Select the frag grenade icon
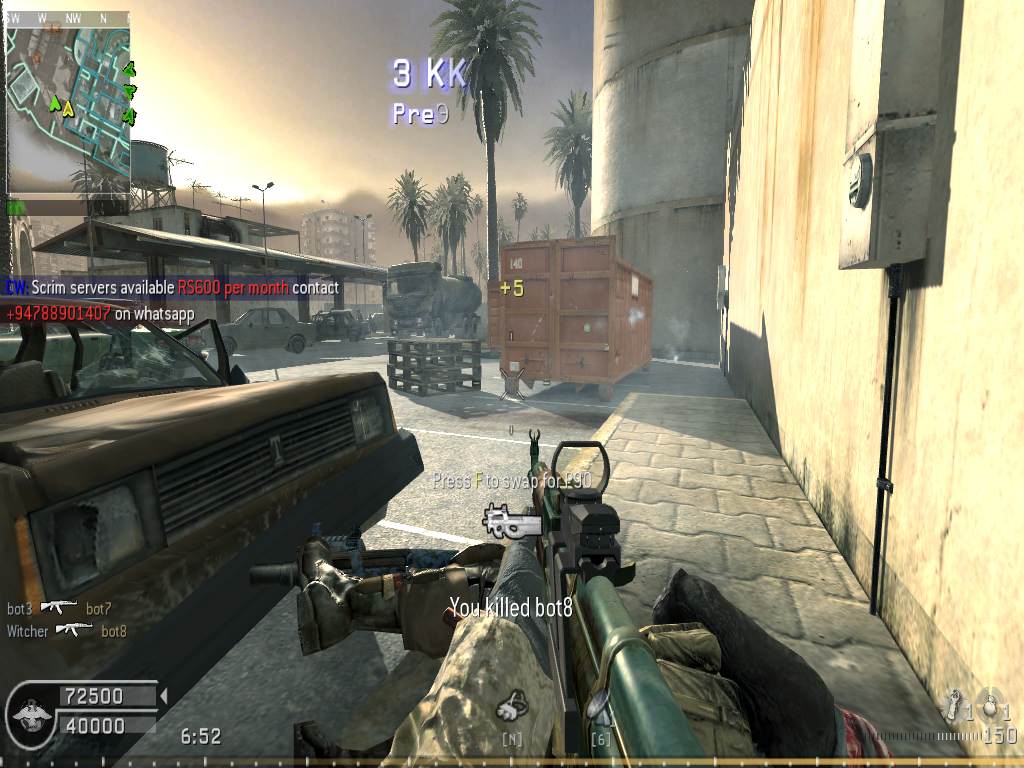Viewport: 1024px width, 768px height. click(x=990, y=706)
